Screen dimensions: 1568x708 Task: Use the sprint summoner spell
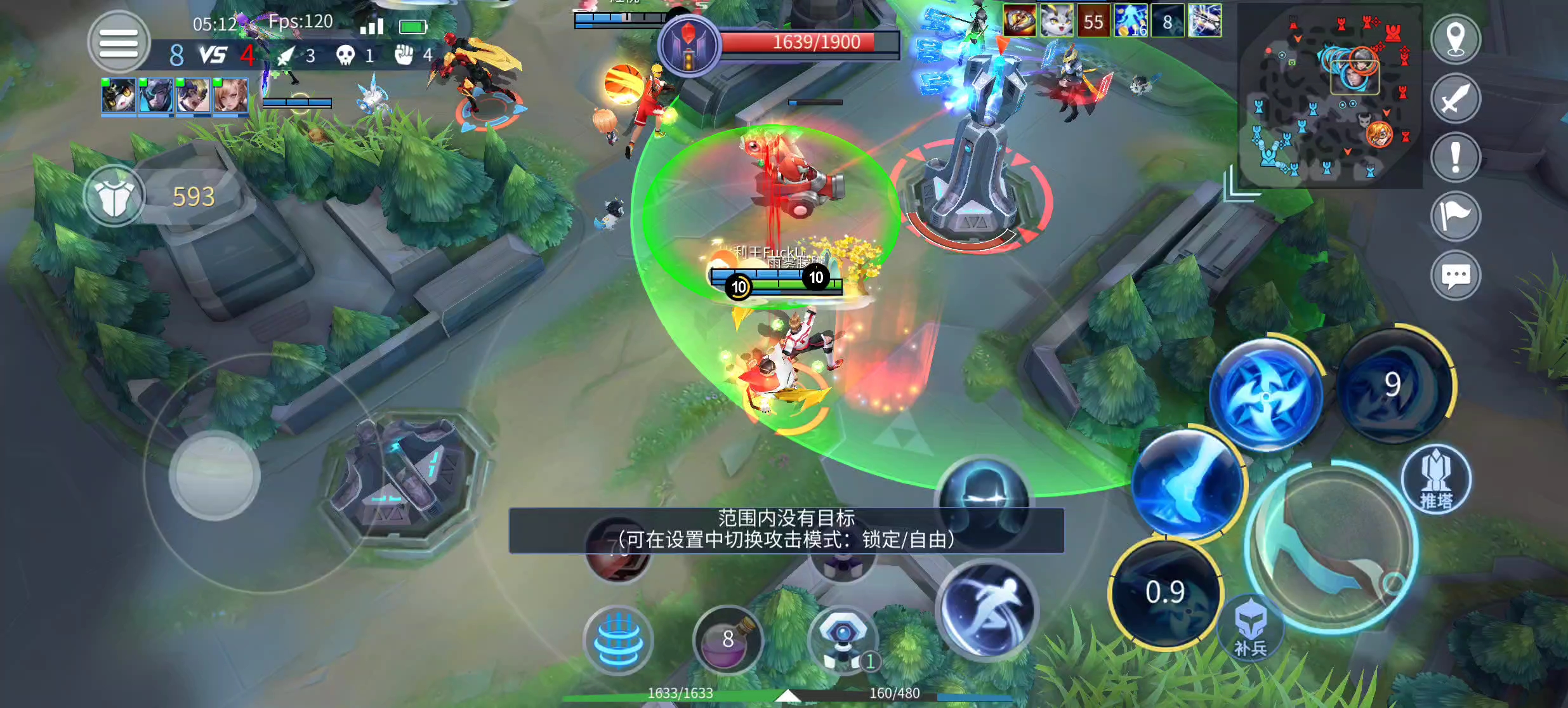click(987, 609)
